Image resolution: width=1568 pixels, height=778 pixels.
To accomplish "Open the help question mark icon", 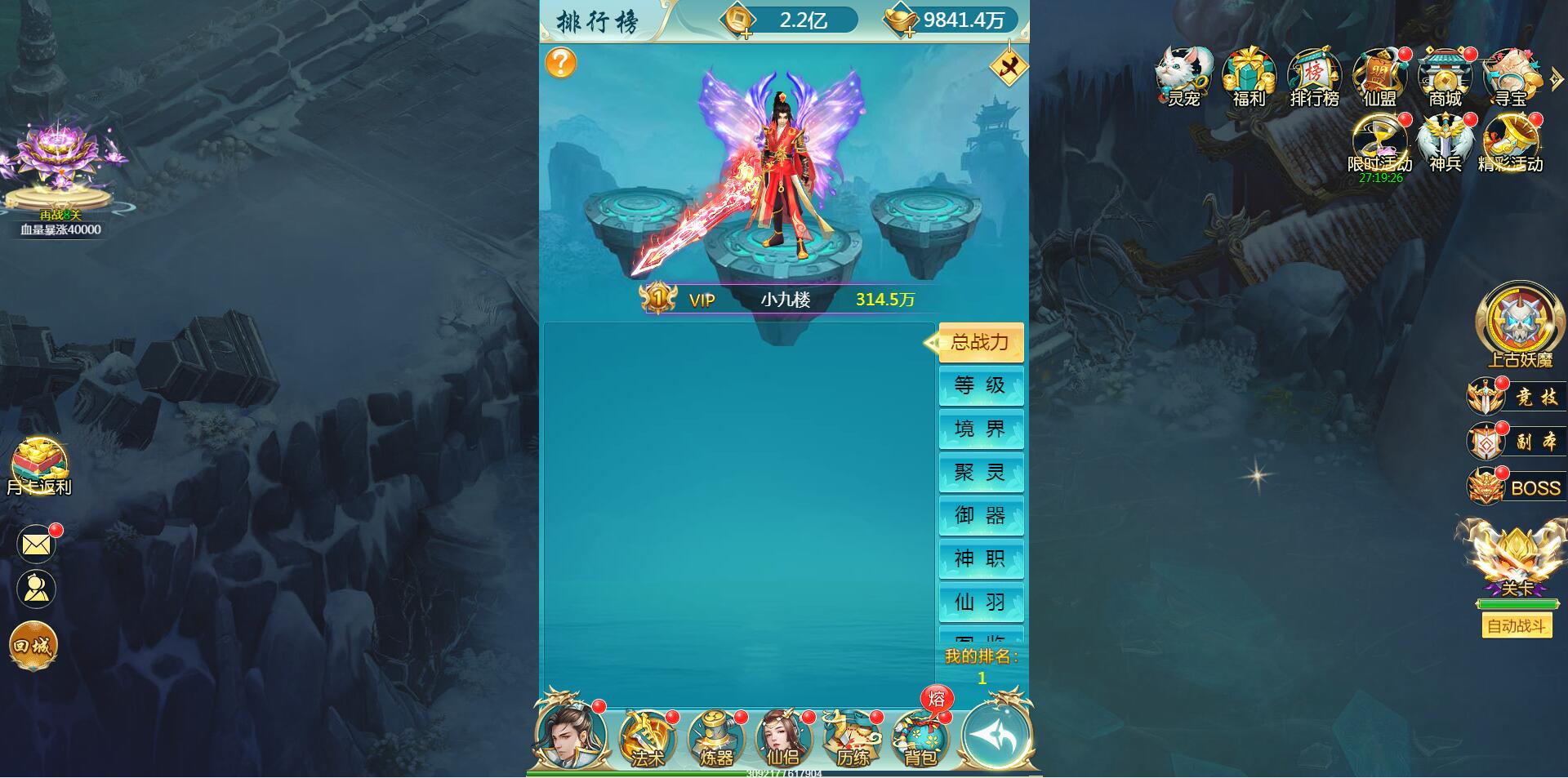I will [562, 61].
